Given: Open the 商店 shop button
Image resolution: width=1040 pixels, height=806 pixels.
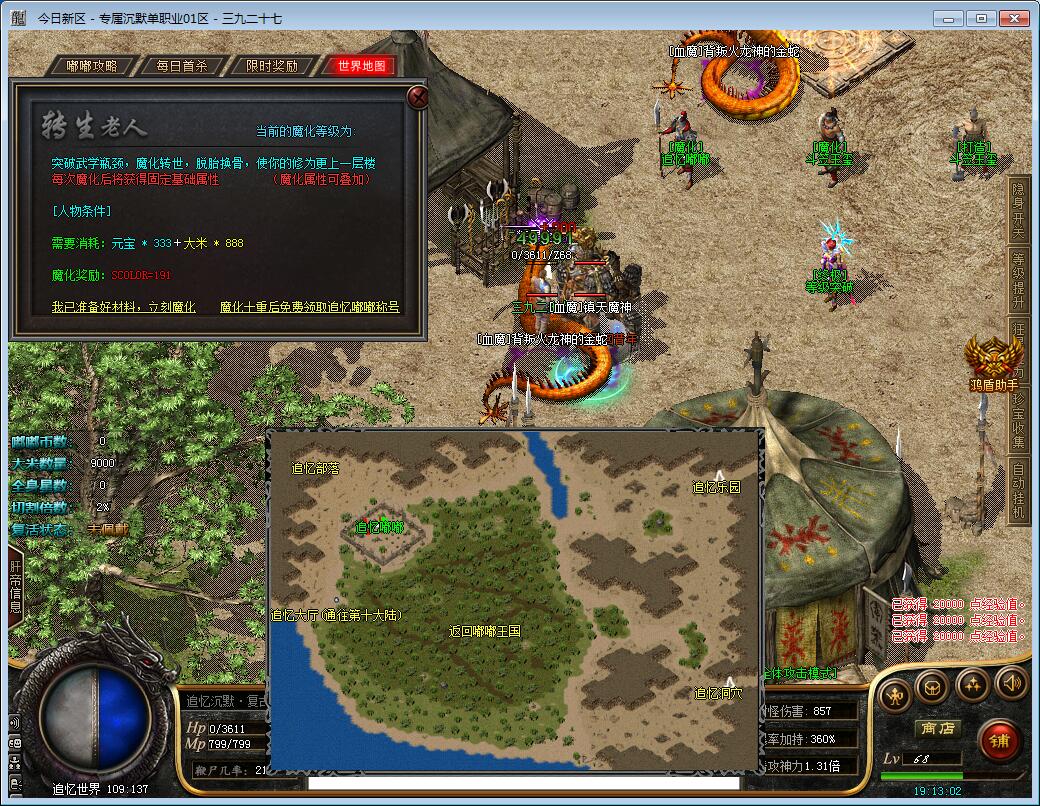Looking at the screenshot, I should [937, 728].
